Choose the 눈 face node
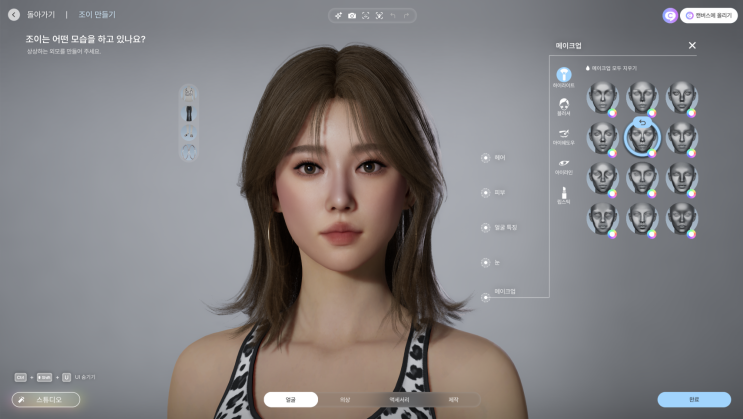Image resolution: width=743 pixels, height=419 pixels. point(486,262)
